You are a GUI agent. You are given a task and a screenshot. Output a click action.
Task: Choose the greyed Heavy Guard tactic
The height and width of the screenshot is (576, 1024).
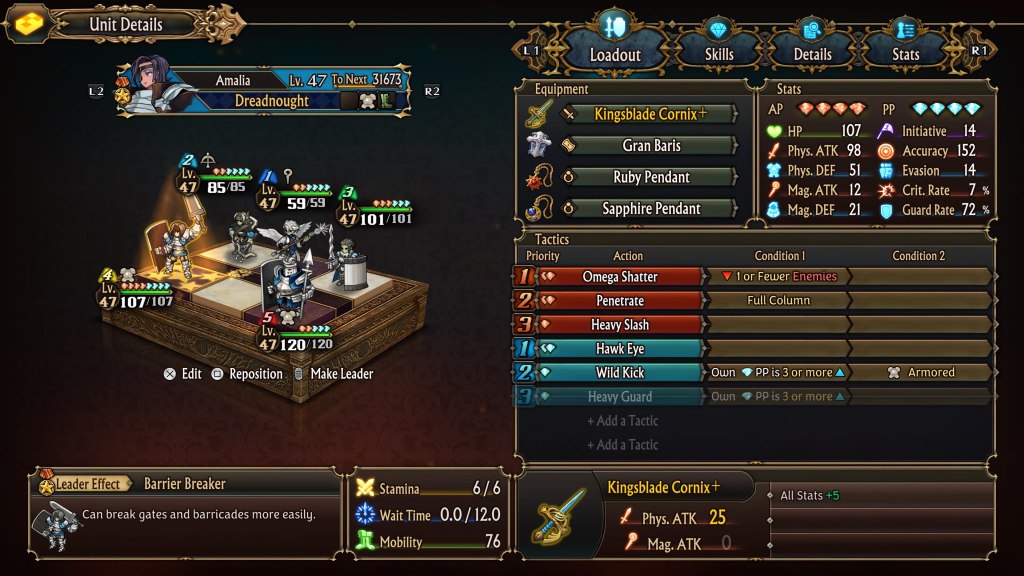click(x=620, y=397)
